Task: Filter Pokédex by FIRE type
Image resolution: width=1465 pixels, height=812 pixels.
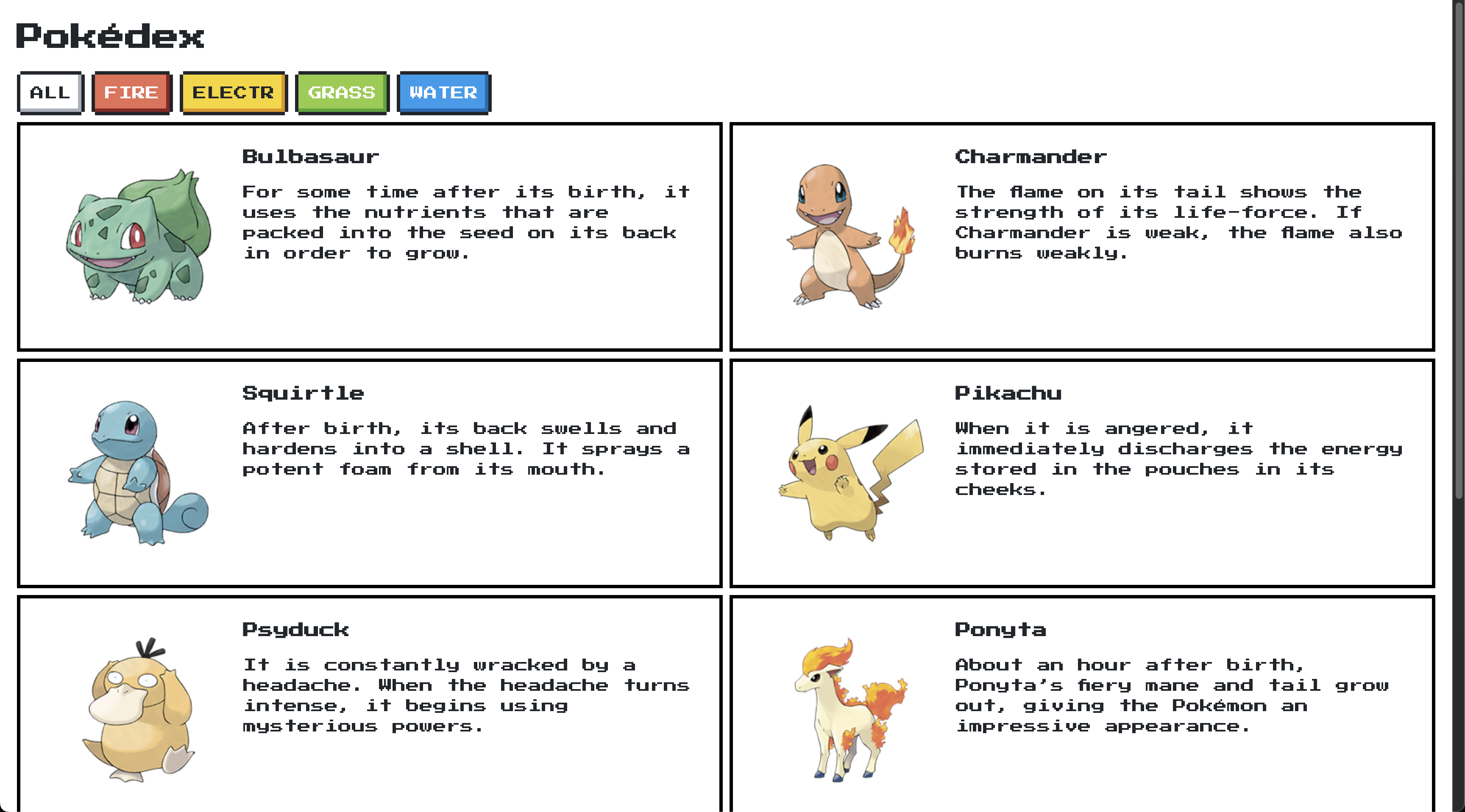Action: click(131, 93)
